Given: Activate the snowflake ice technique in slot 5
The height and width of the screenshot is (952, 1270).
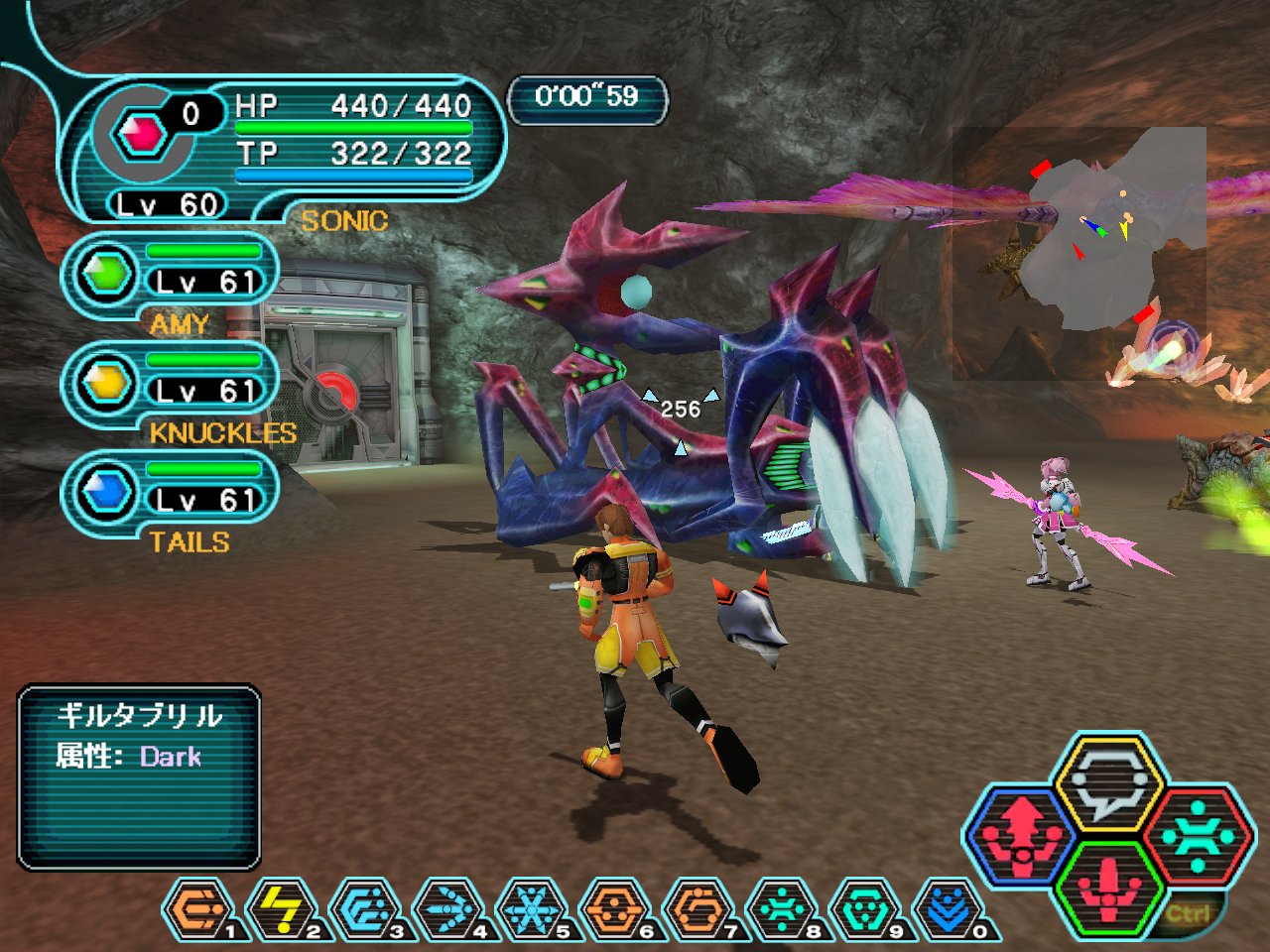Looking at the screenshot, I should click(x=532, y=909).
